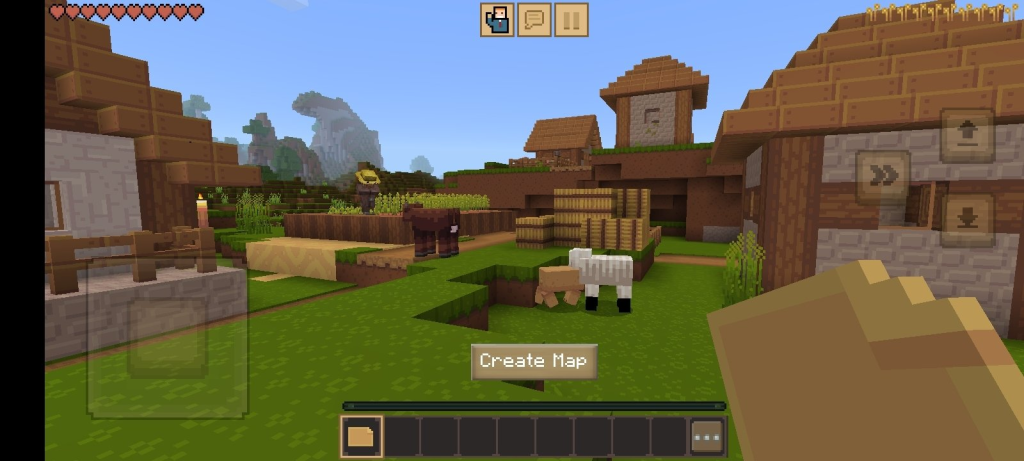Pause the game
This screenshot has height=461, width=1024.
click(571, 19)
